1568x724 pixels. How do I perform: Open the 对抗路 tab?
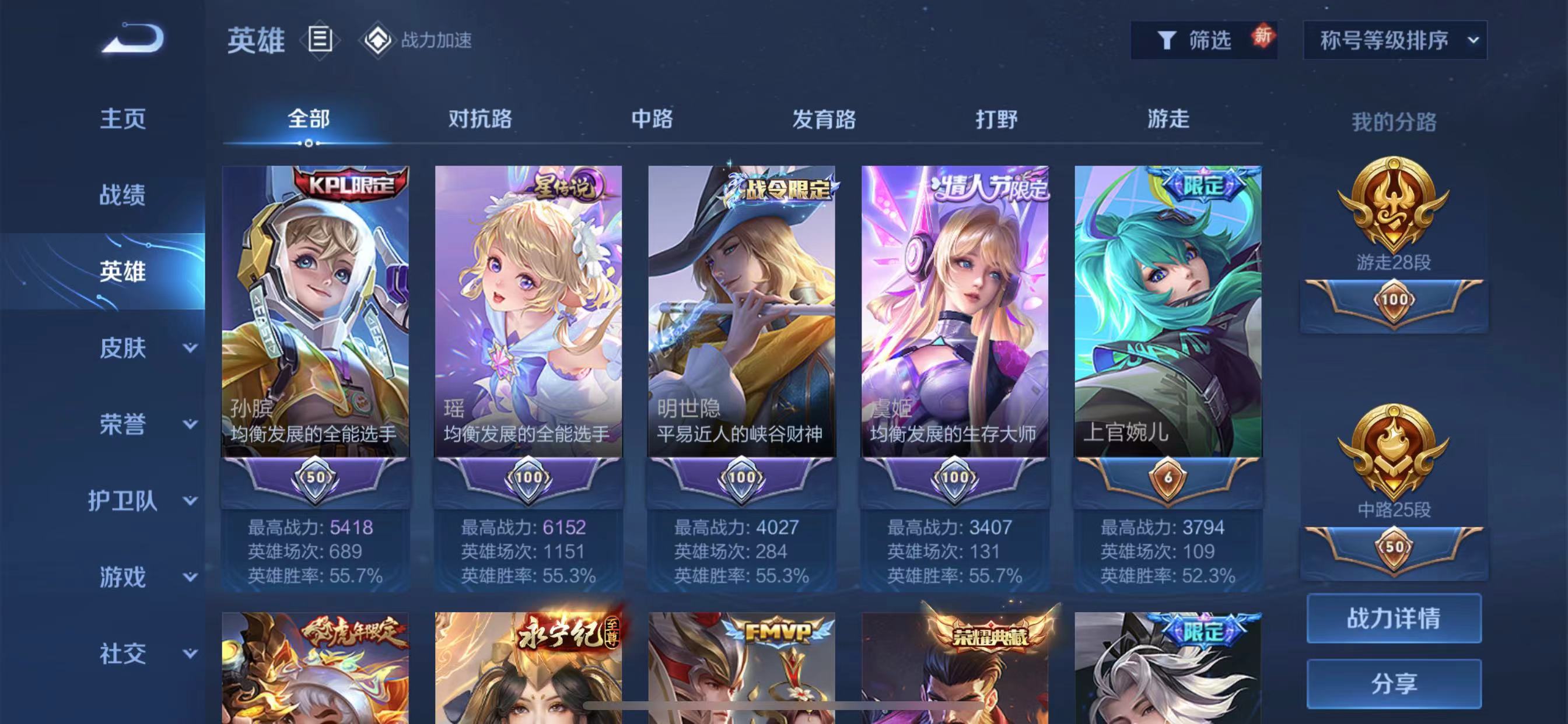coord(480,120)
